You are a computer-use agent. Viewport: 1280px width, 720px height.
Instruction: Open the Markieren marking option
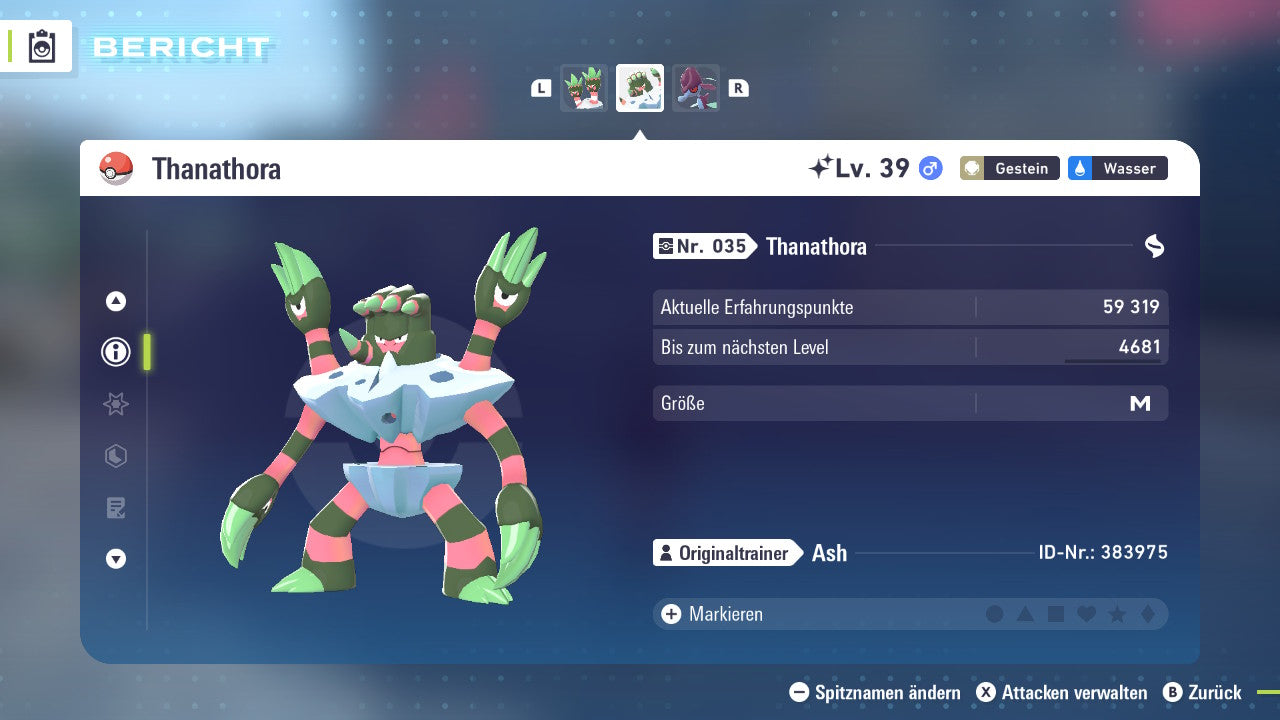coord(712,614)
